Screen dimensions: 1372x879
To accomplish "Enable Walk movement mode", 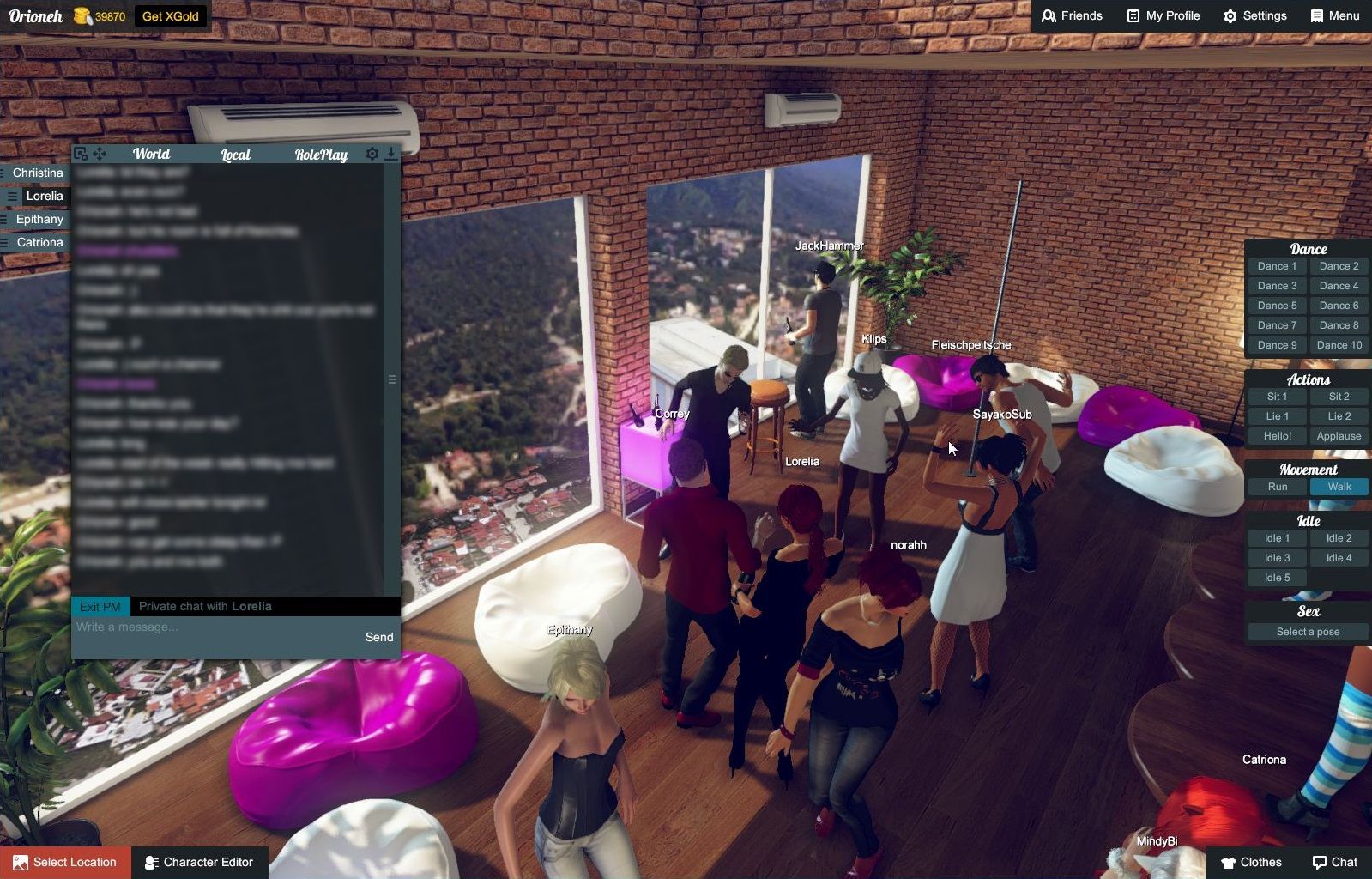I will point(1338,486).
